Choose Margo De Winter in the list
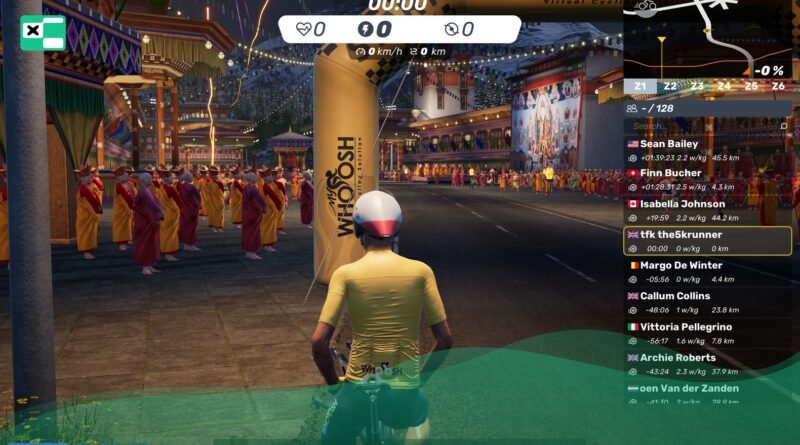Screen dimensions: 800x445 pos(707,272)
